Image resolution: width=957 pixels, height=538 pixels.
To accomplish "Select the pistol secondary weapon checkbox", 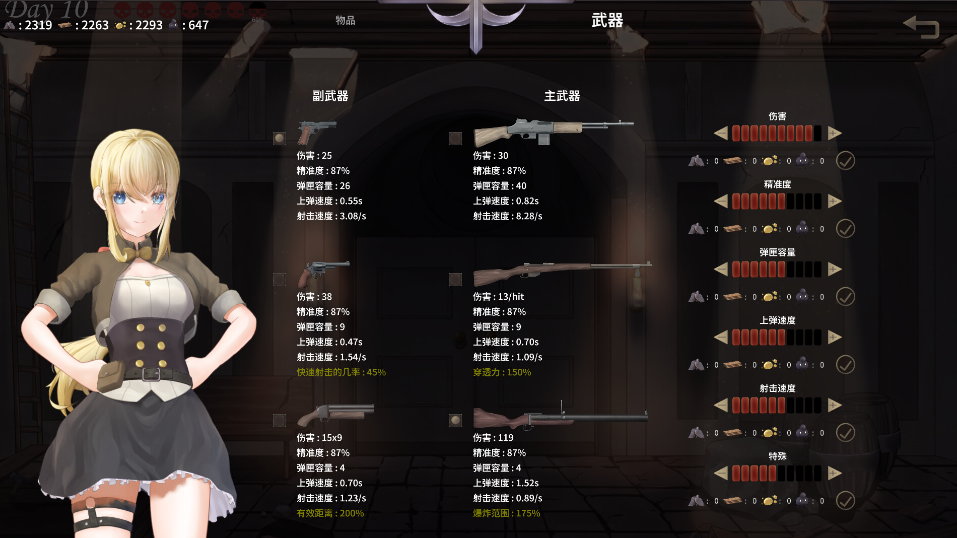I will 279,138.
